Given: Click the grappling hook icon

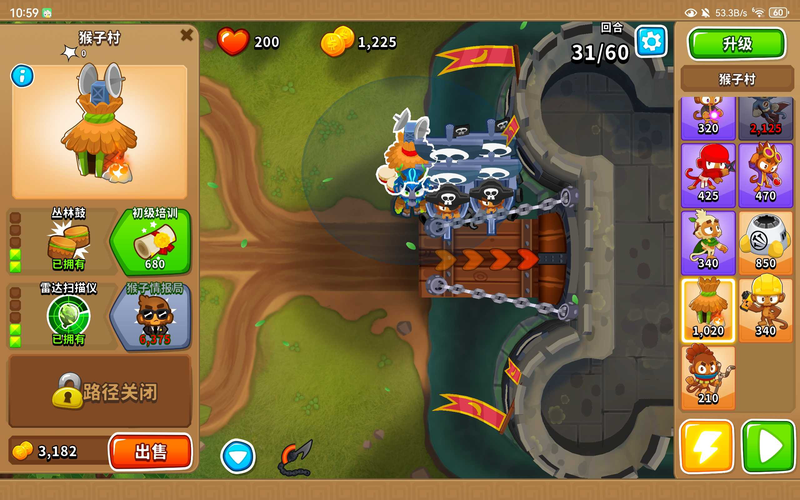Looking at the screenshot, I should pos(295,456).
